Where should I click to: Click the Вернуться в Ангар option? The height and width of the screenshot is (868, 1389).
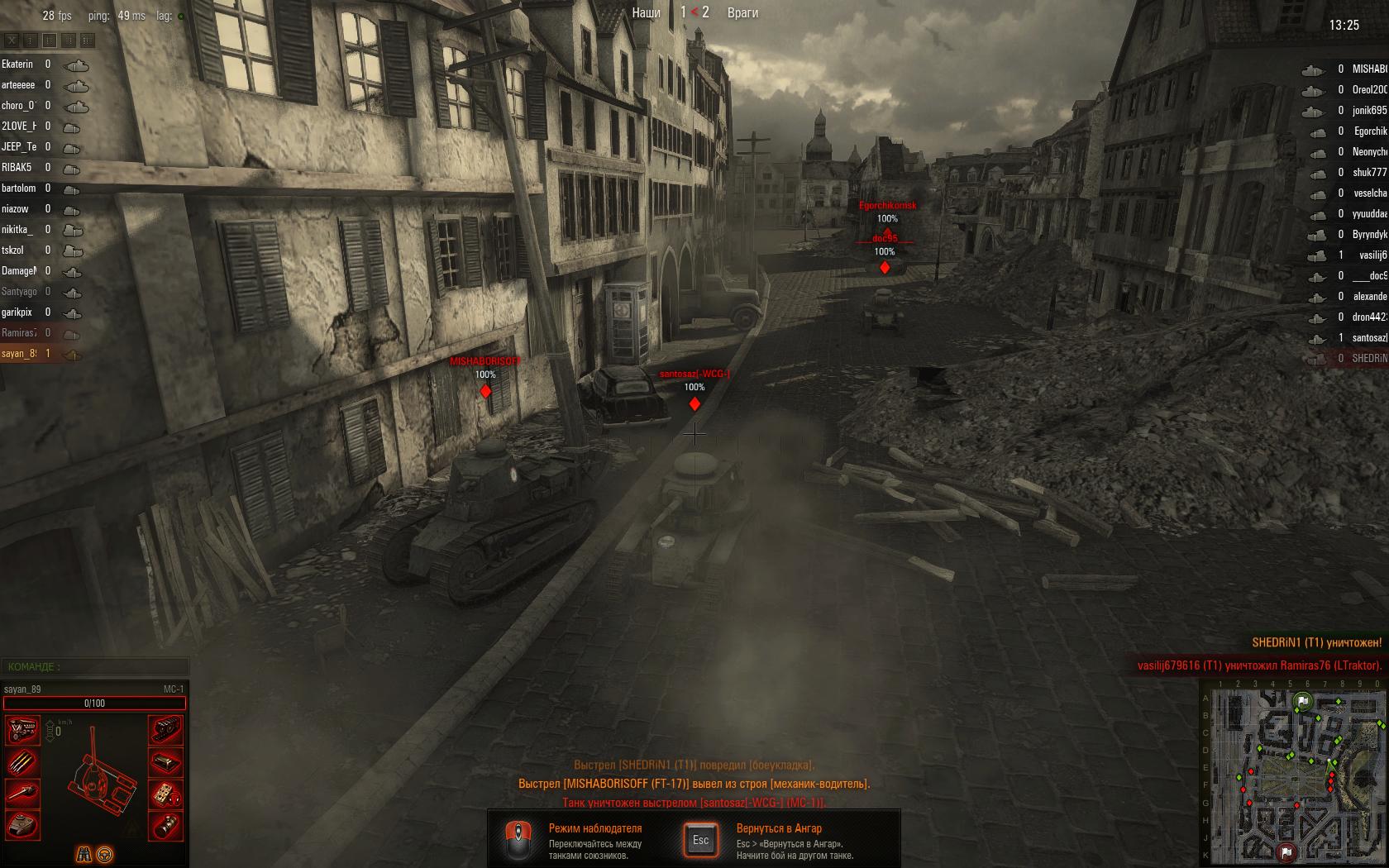point(779,828)
